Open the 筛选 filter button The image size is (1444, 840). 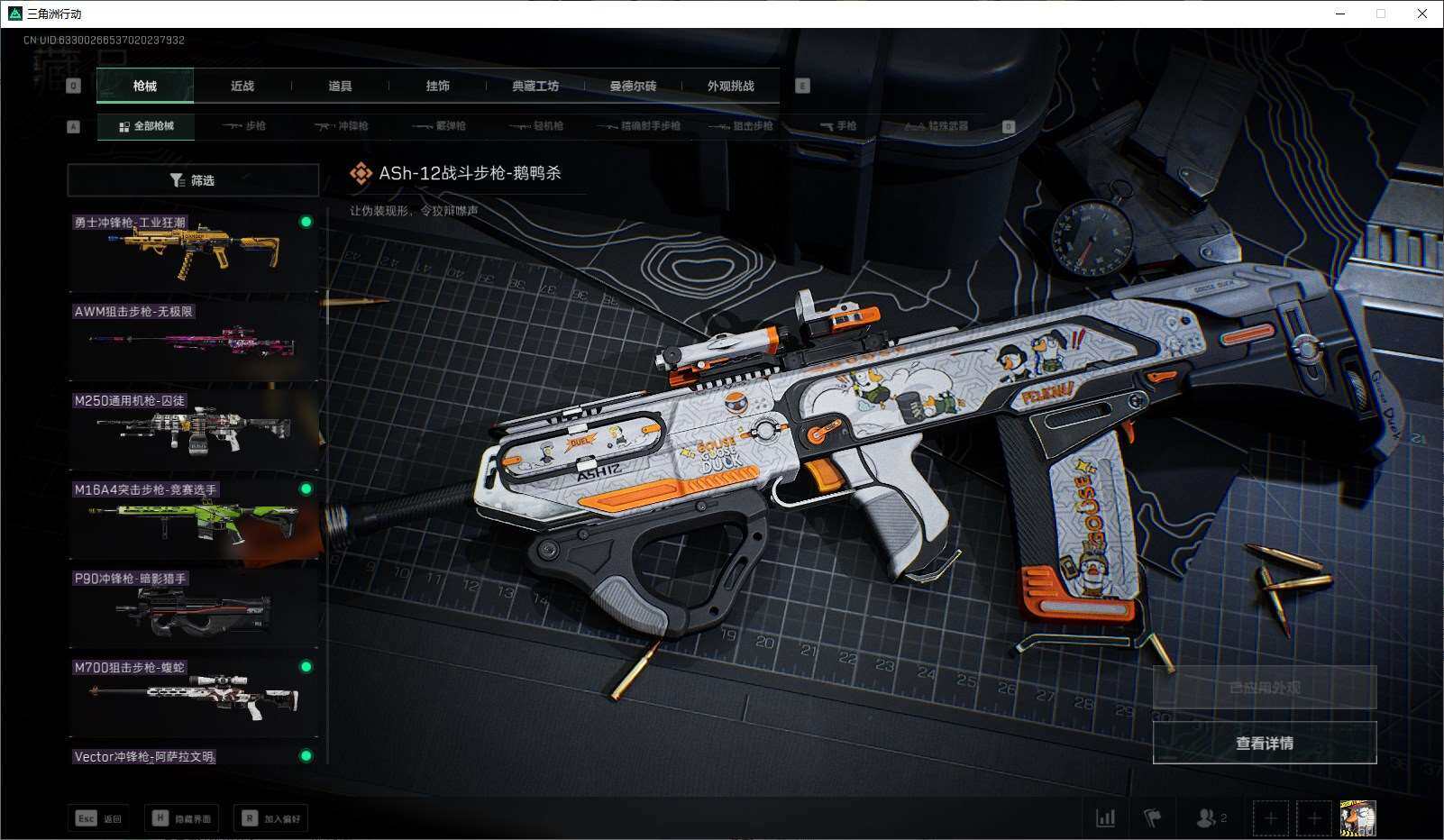coord(193,180)
